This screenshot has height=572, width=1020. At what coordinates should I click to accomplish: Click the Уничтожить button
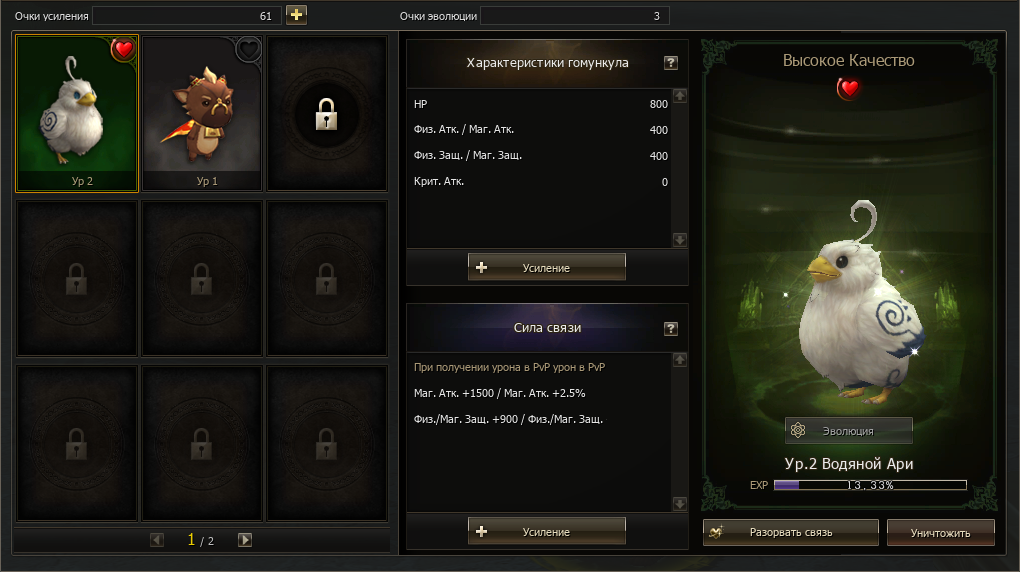pos(940,532)
